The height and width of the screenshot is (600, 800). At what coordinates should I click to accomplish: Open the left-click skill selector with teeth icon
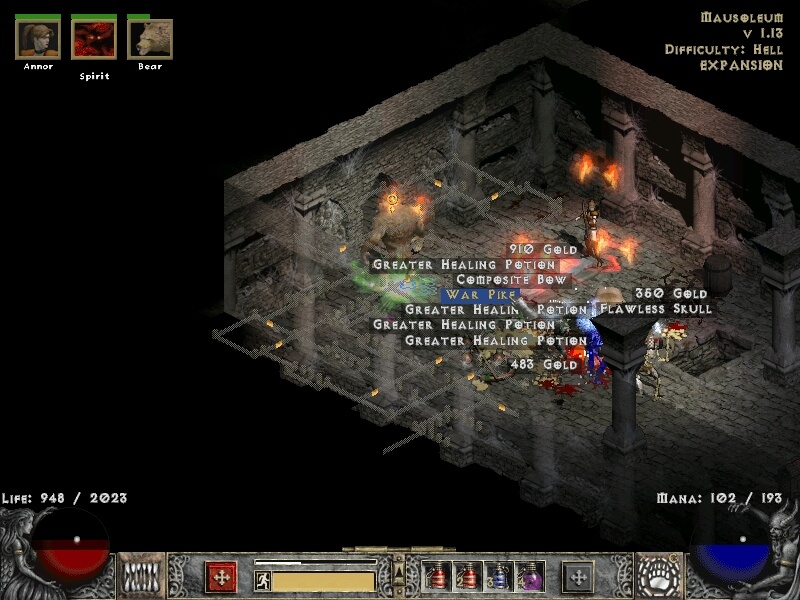pos(142,576)
